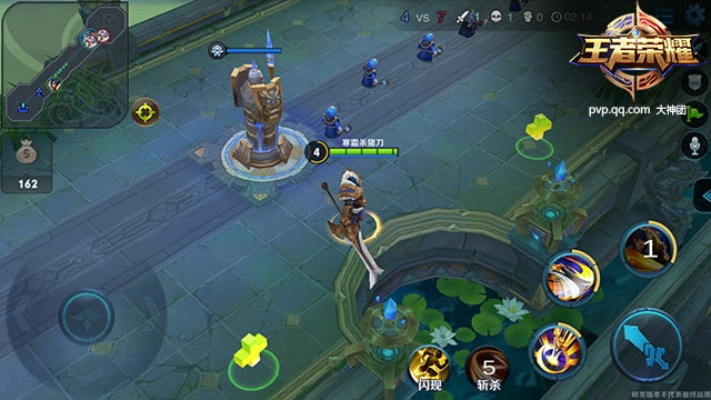Tap the yellow crosshair target button
This screenshot has height=400, width=711.
pos(146,111)
